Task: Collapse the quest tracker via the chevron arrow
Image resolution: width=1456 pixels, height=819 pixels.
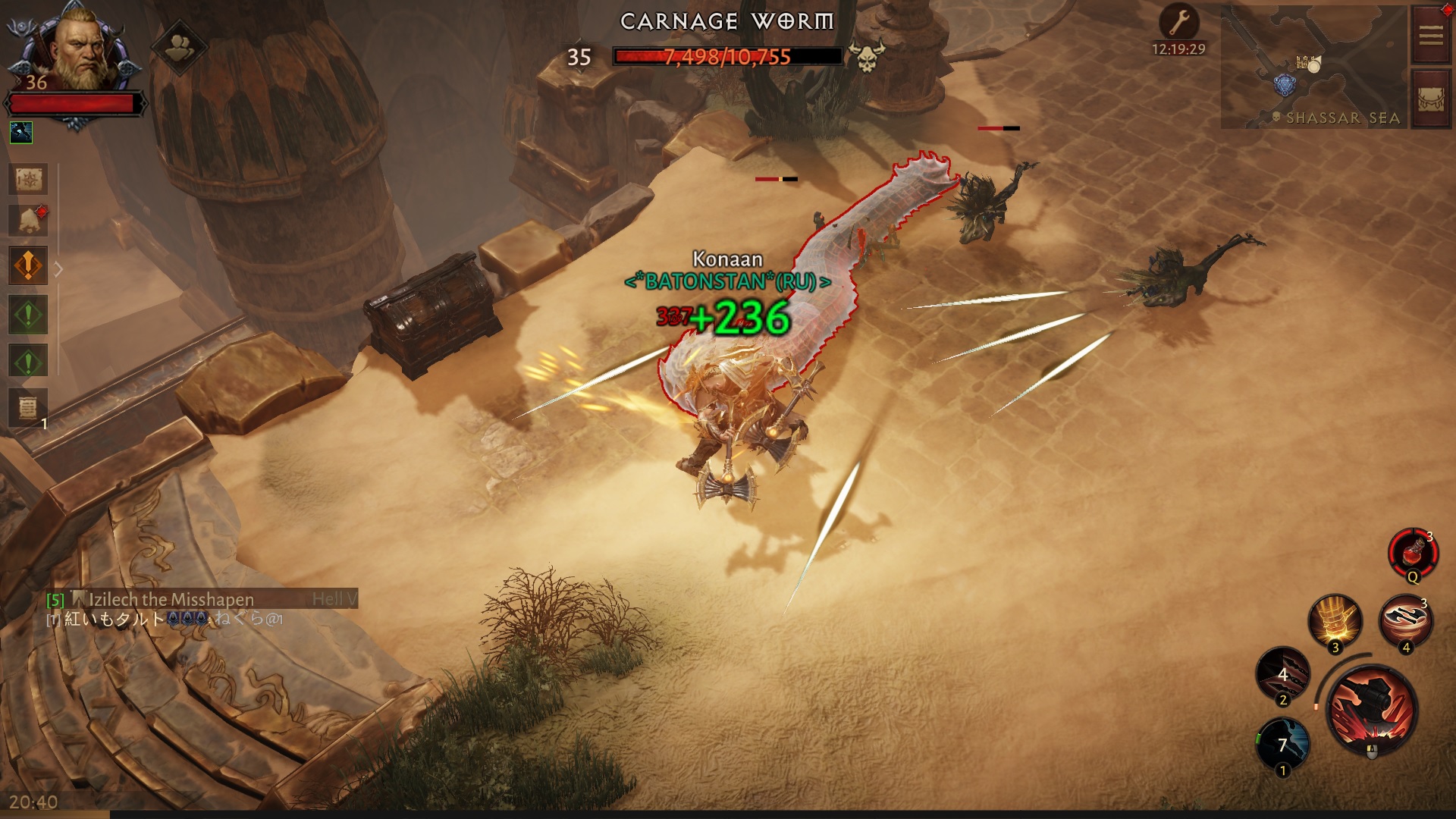Action: (x=58, y=267)
